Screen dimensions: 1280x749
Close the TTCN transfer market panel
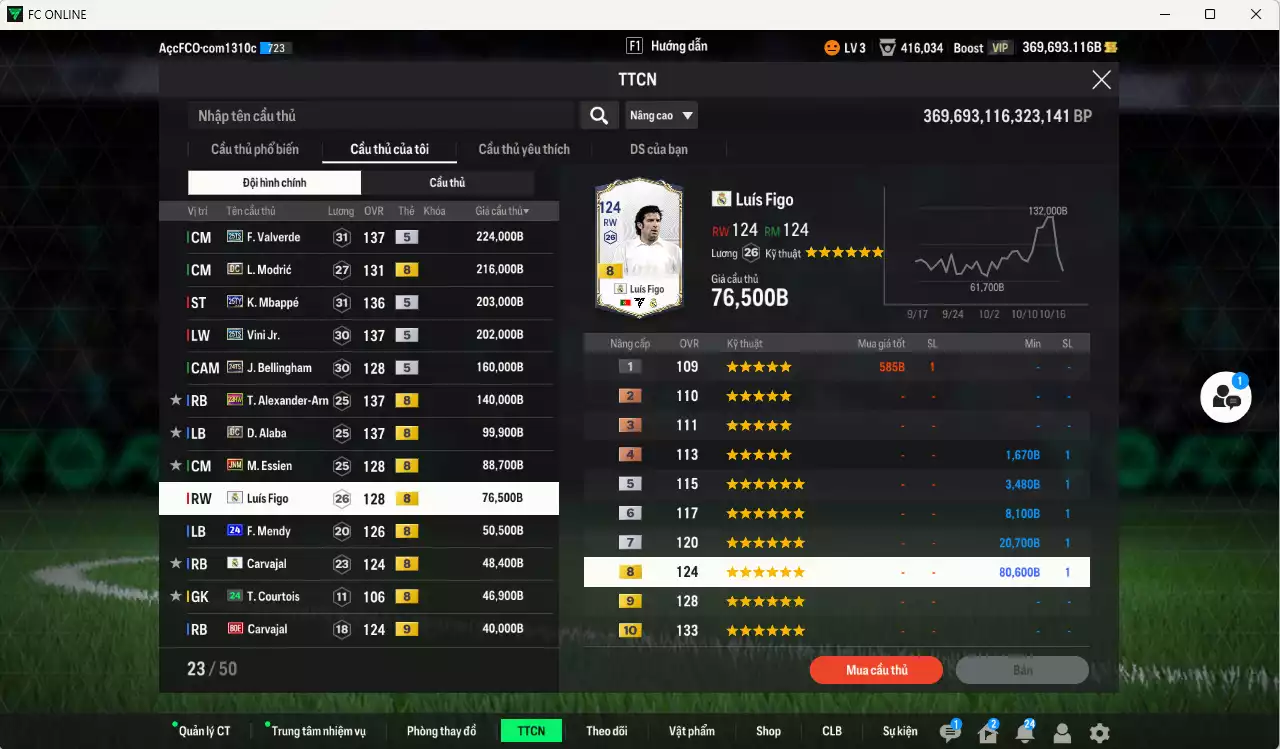click(1101, 80)
